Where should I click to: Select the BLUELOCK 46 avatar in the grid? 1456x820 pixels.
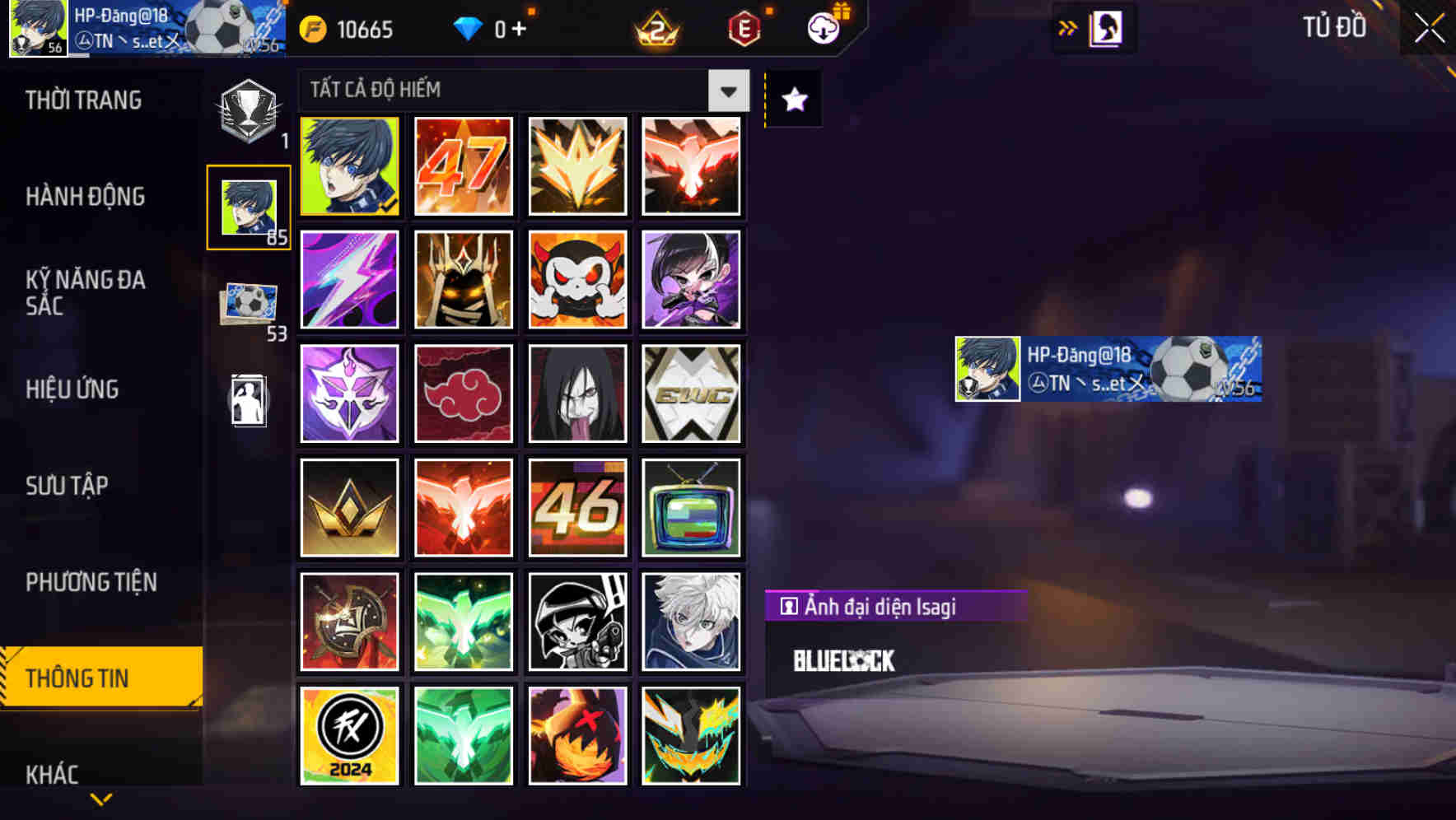point(577,508)
